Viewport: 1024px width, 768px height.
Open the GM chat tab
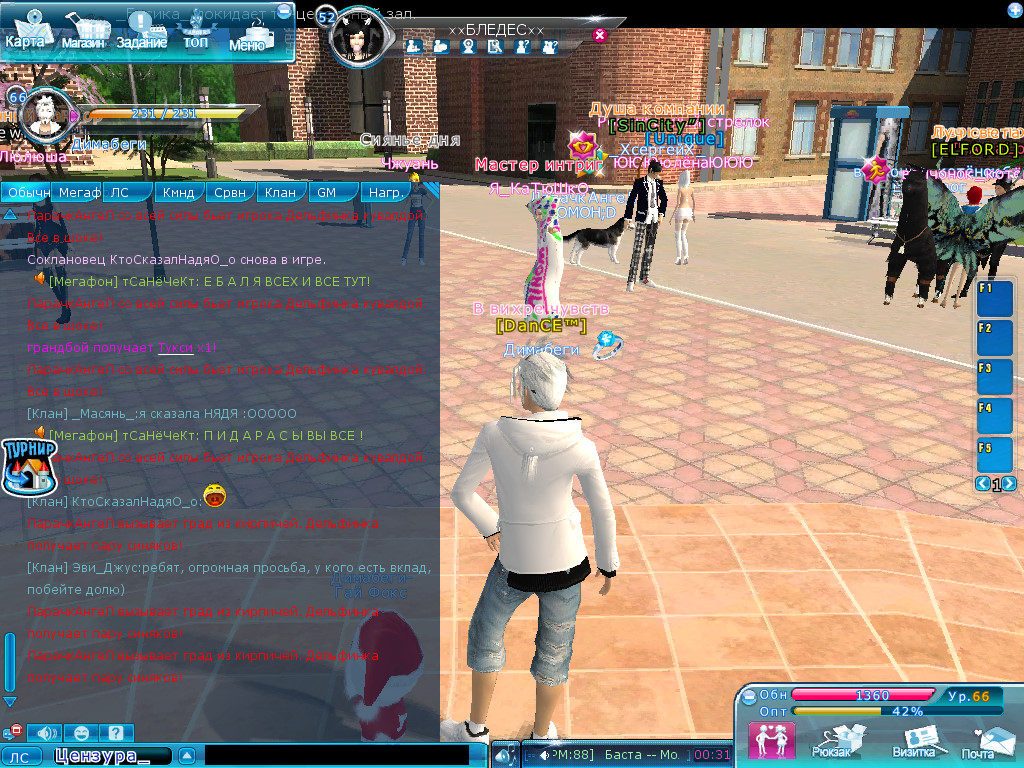327,192
